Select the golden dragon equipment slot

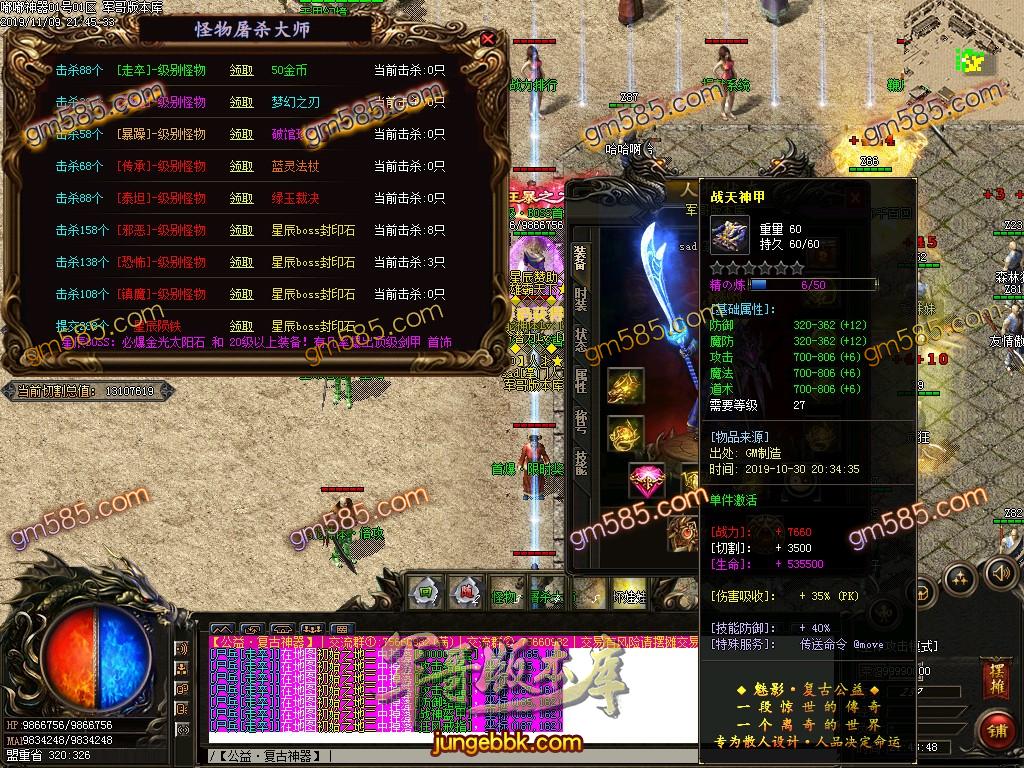tap(626, 385)
